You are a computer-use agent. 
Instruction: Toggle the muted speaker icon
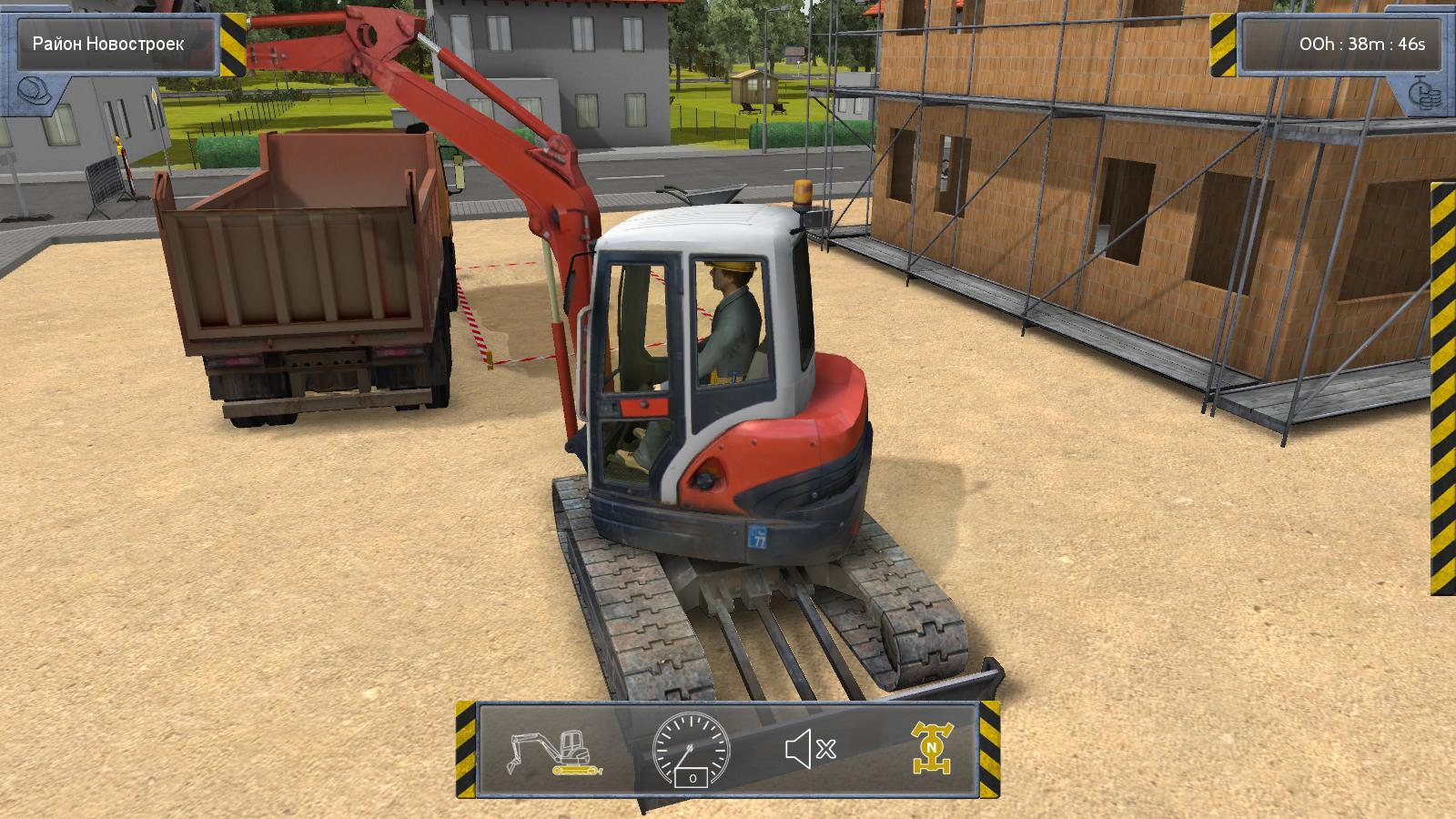coord(809,750)
